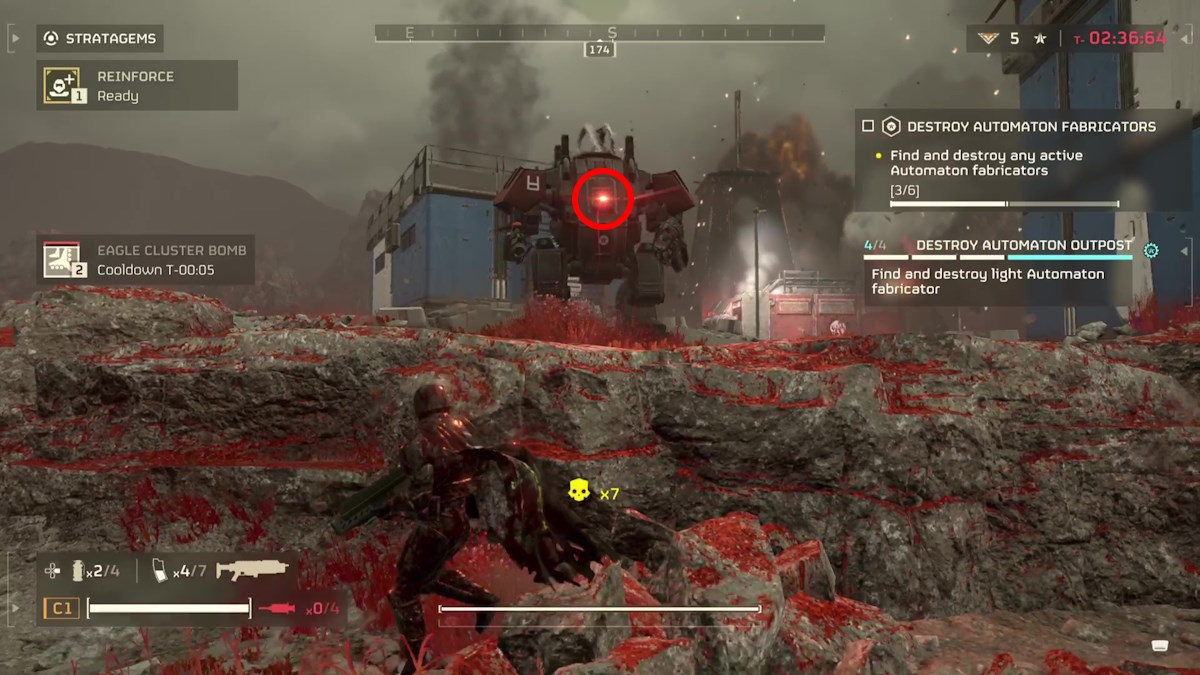The height and width of the screenshot is (675, 1200).
Task: Click the compass bar heading
Action: pyautogui.click(x=600, y=34)
